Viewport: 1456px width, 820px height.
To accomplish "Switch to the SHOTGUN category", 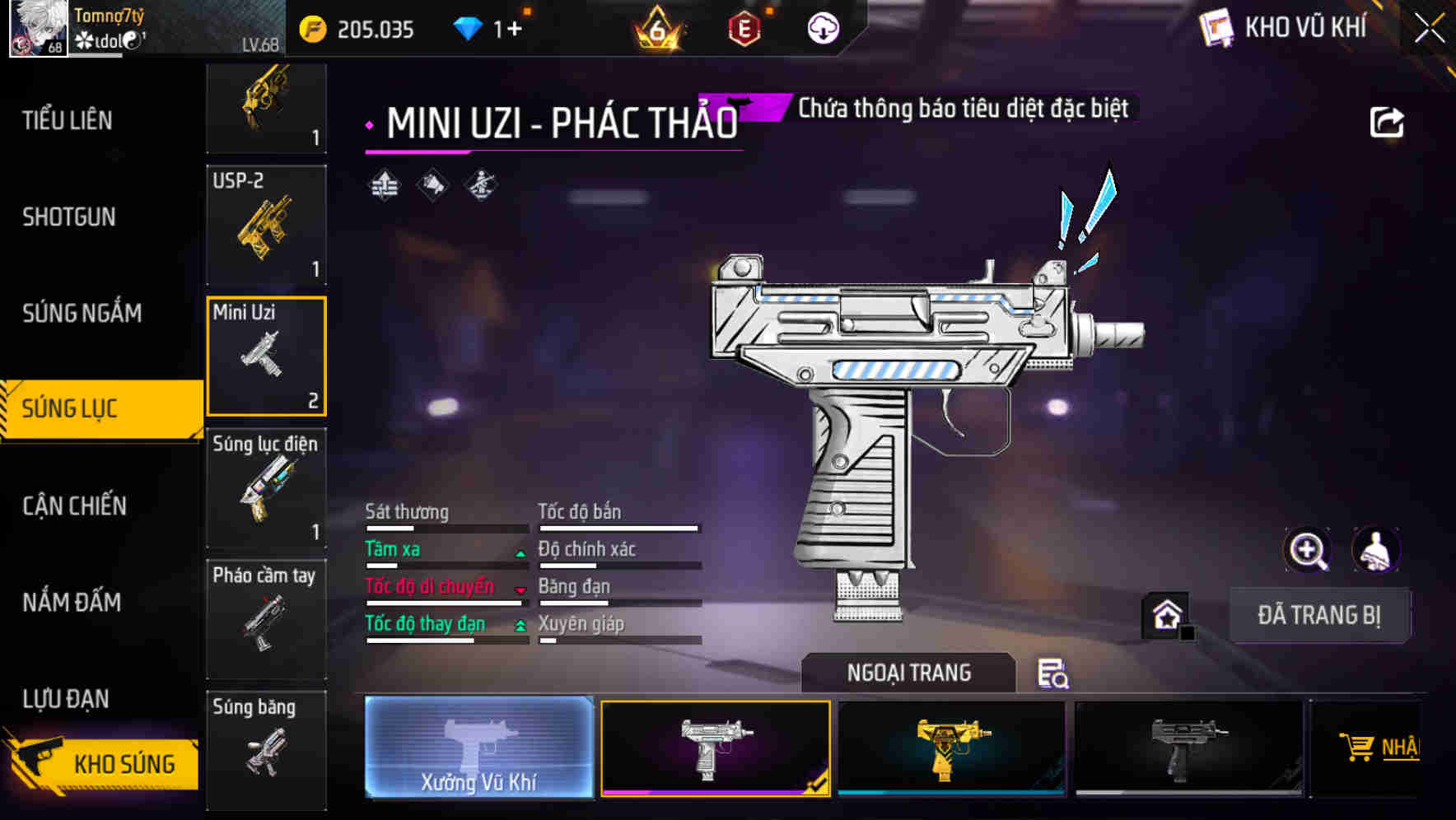I will click(x=69, y=217).
